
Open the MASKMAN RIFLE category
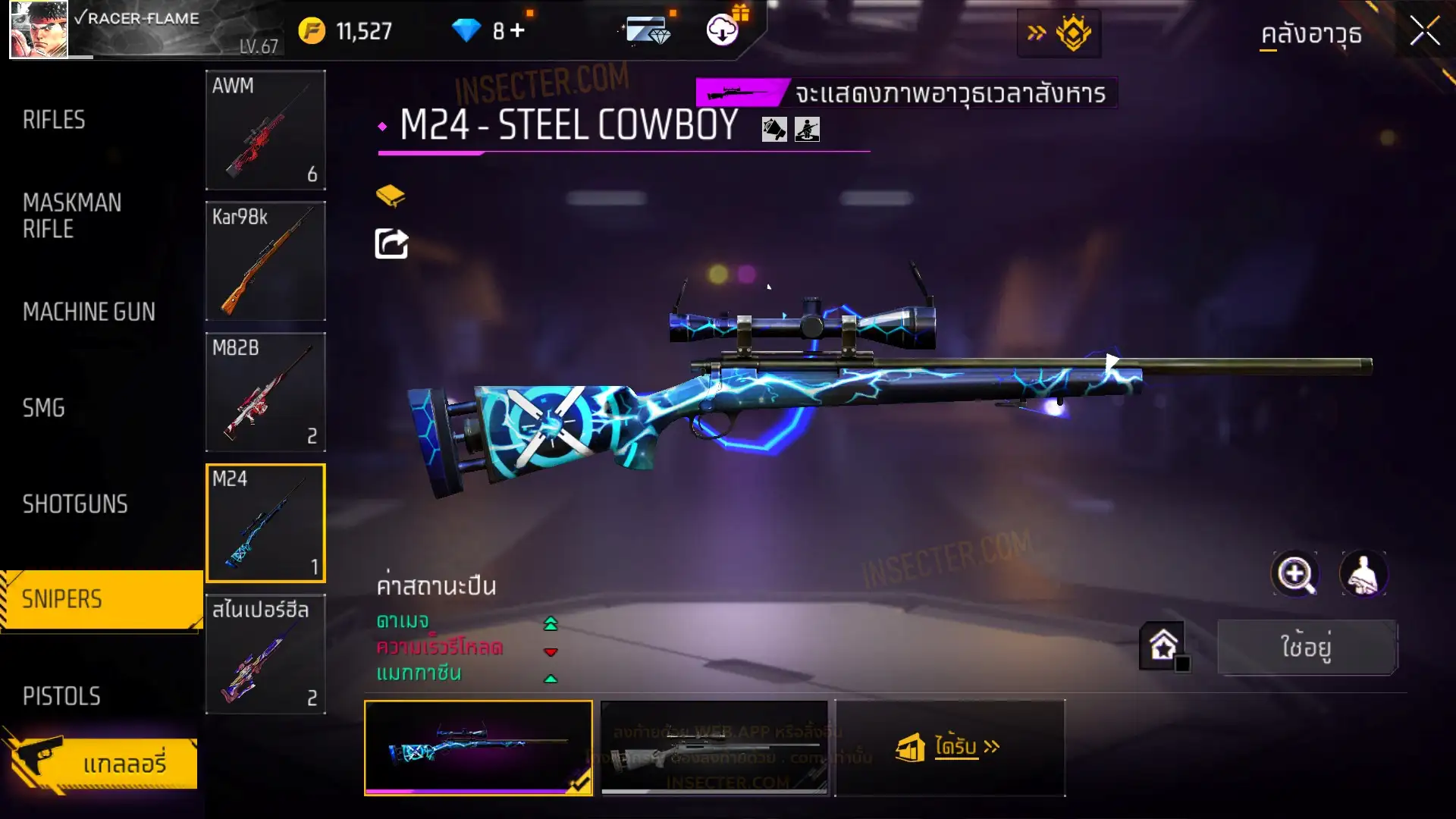[x=72, y=215]
